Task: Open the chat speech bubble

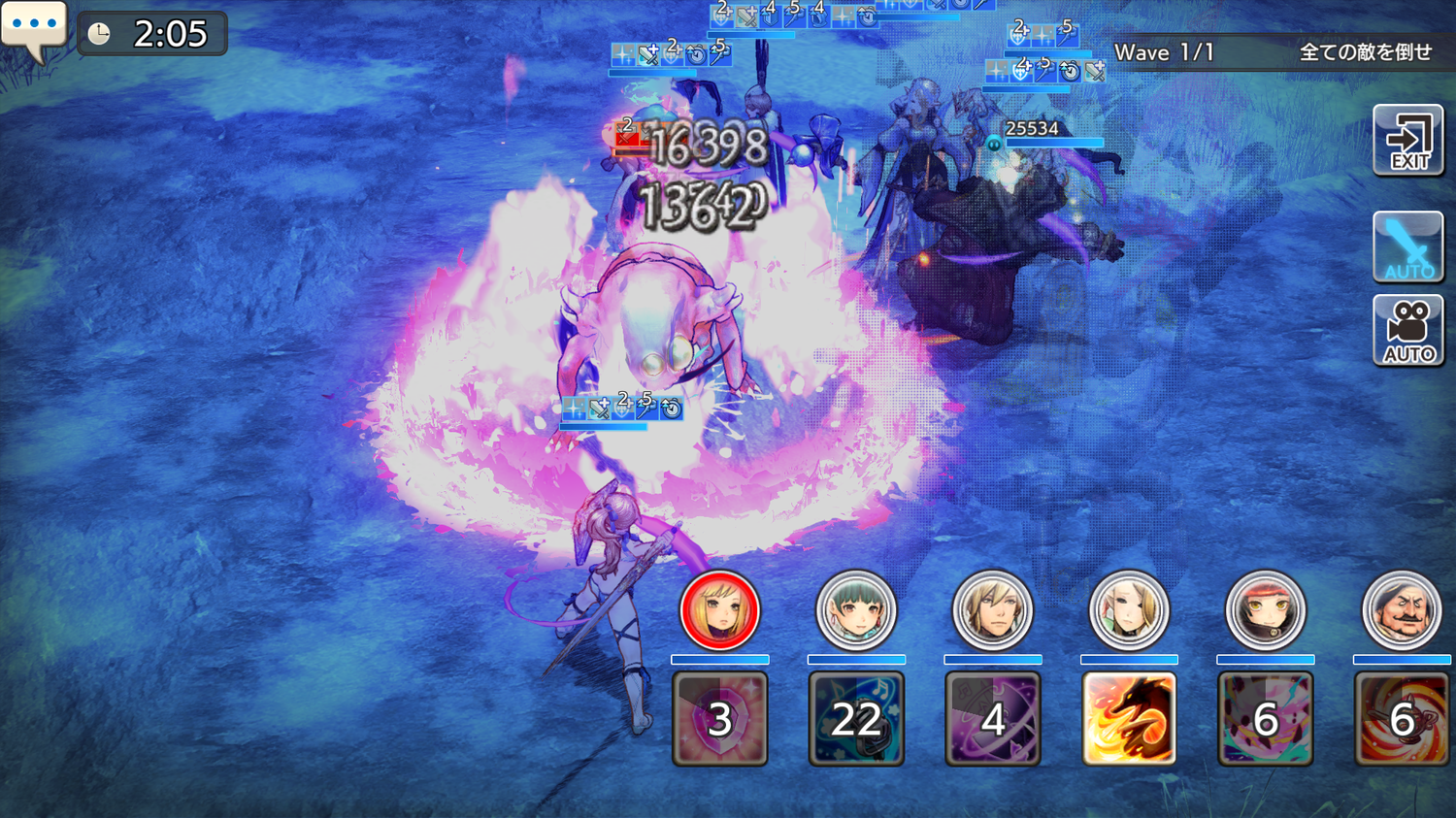Action: click(34, 28)
